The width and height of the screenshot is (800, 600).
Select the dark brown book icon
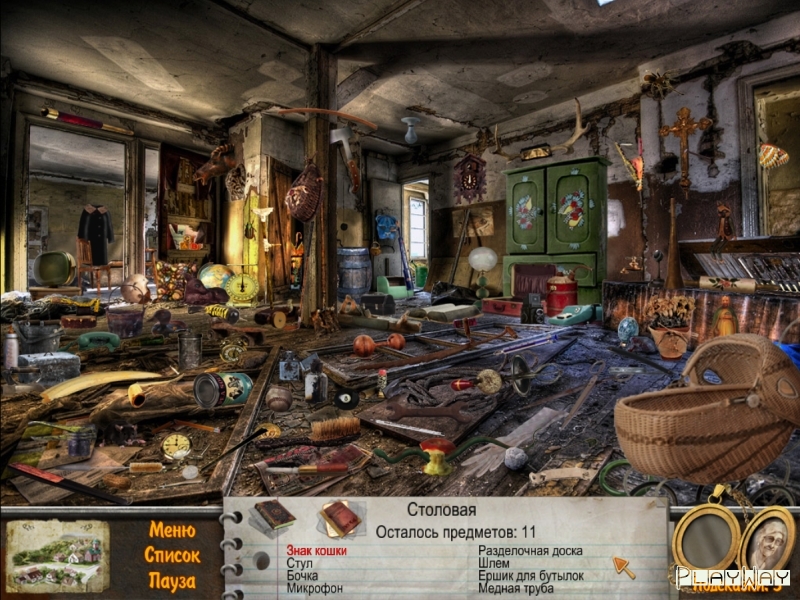click(x=273, y=515)
